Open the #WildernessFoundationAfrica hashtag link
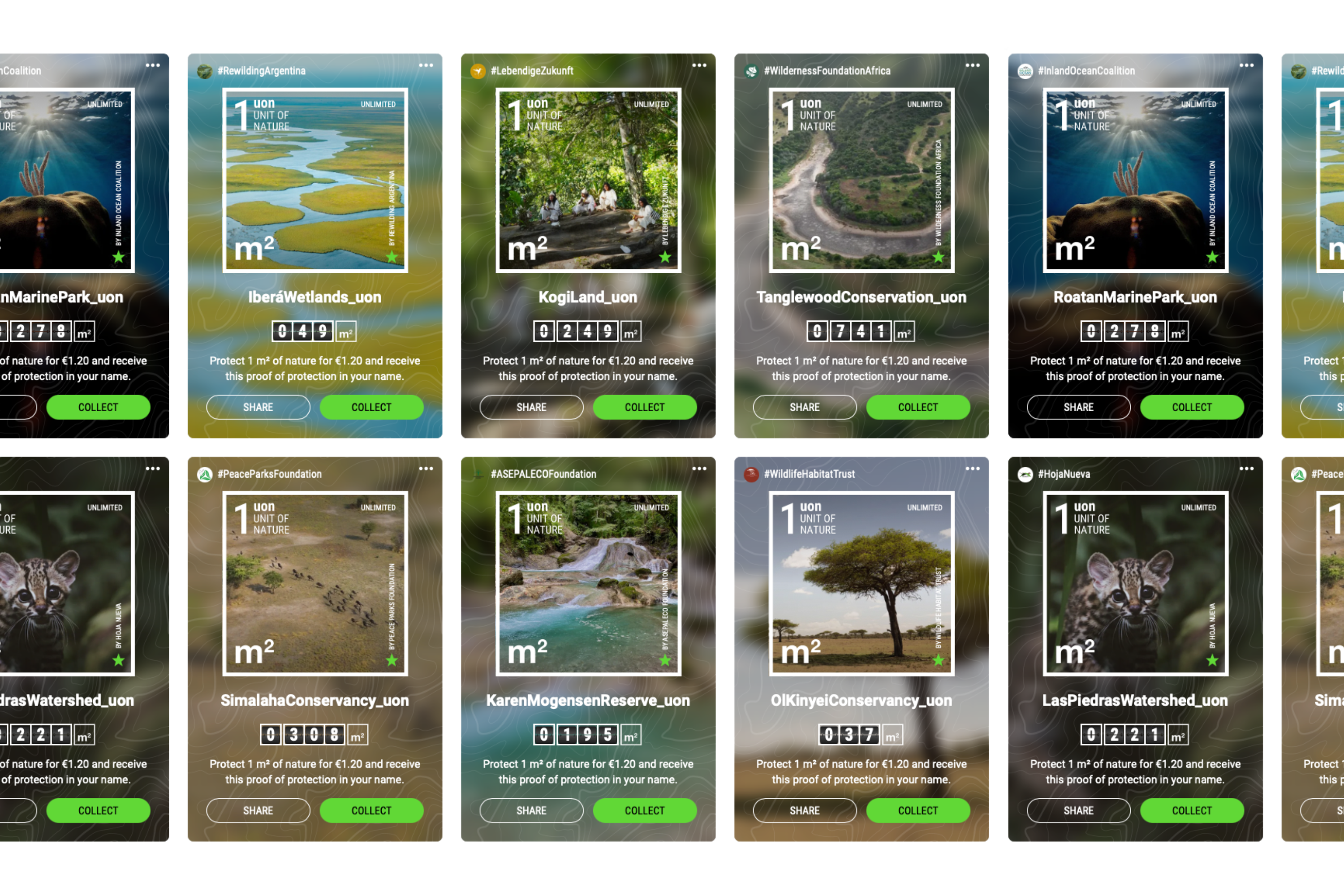The height and width of the screenshot is (896, 1344). (827, 71)
